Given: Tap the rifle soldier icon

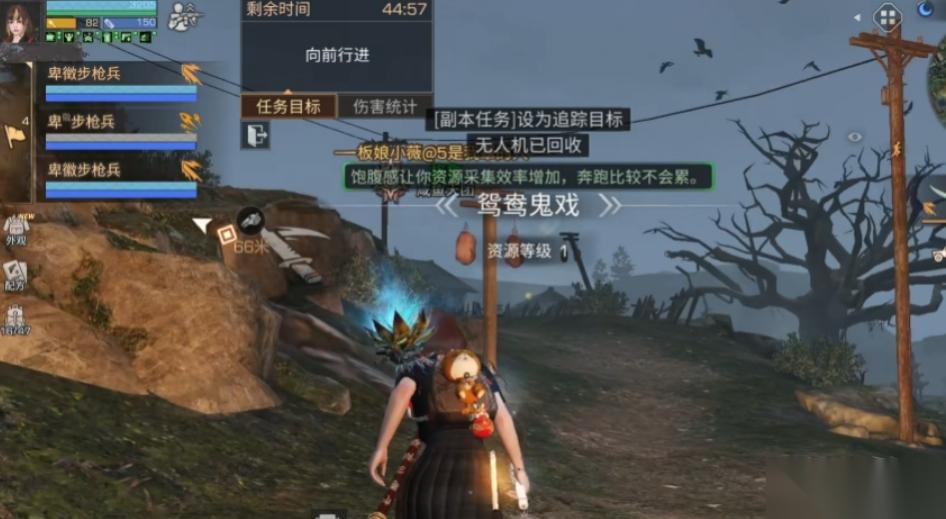Looking at the screenshot, I should coord(183,16).
